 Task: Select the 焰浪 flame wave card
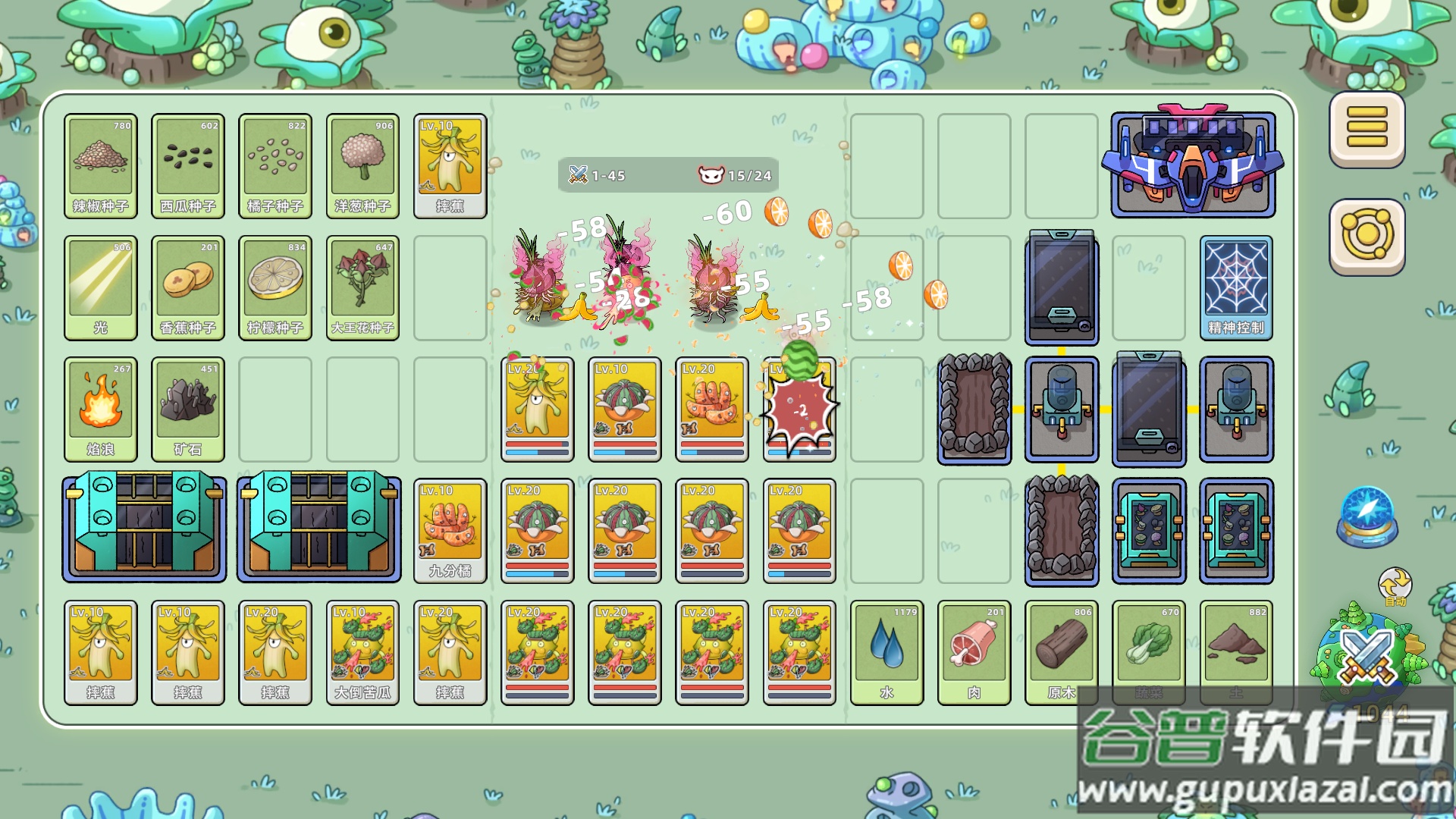pyautogui.click(x=101, y=409)
